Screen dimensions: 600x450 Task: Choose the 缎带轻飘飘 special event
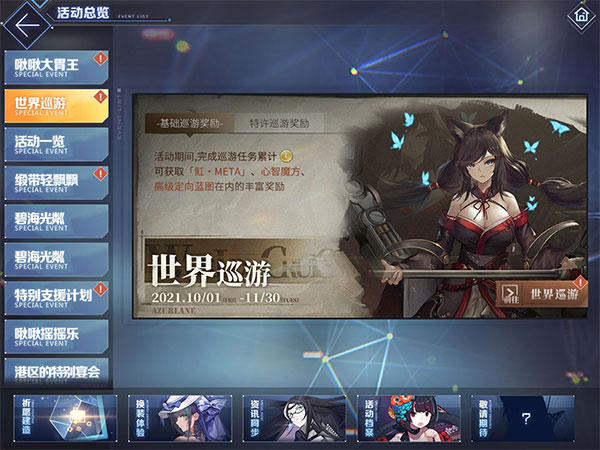[55, 181]
